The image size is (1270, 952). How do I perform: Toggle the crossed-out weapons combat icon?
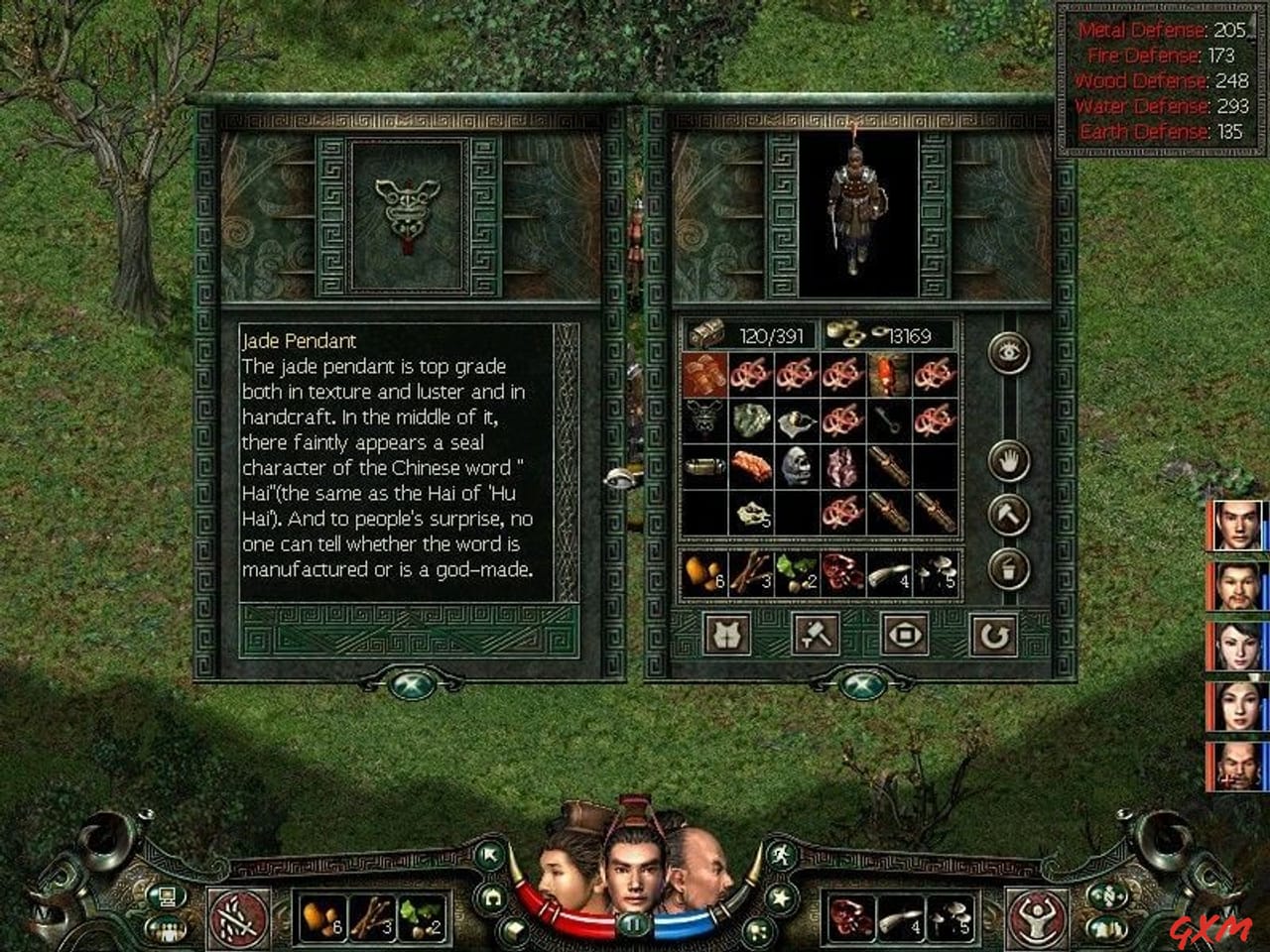tap(238, 917)
